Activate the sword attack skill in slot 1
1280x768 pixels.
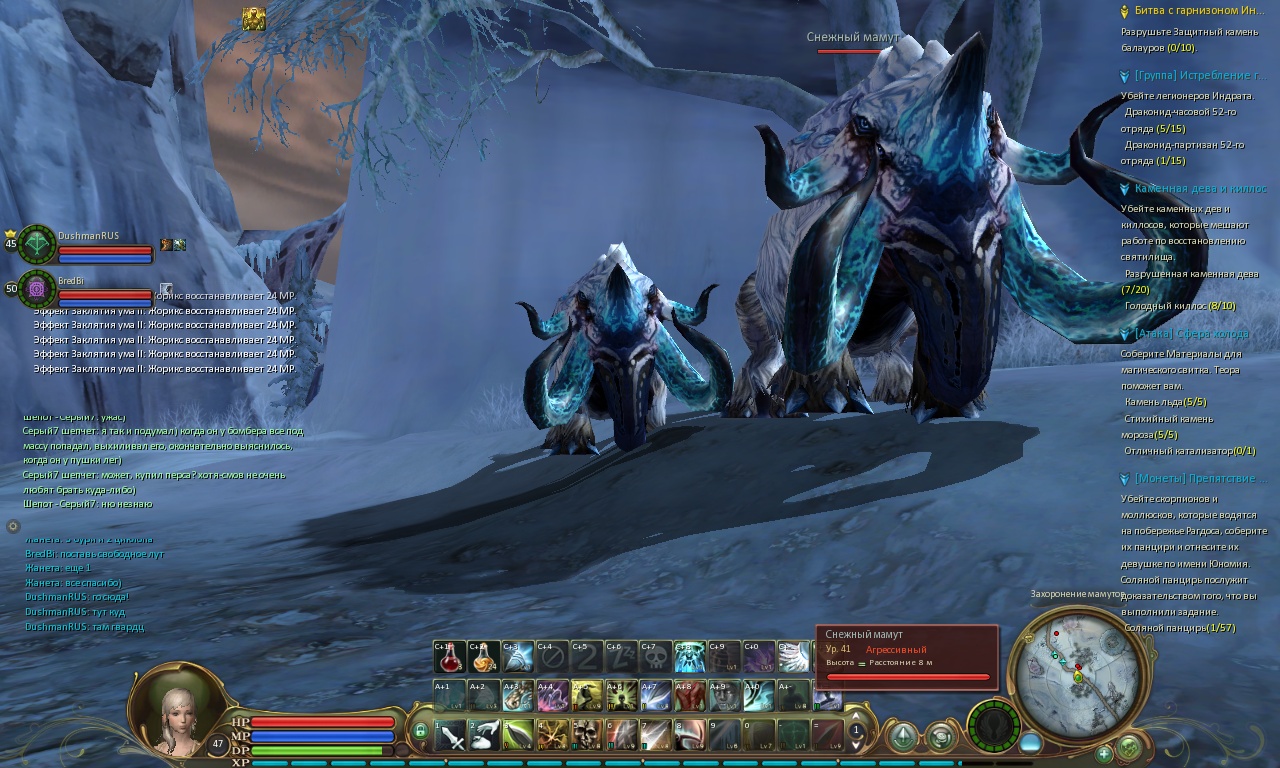pos(451,735)
